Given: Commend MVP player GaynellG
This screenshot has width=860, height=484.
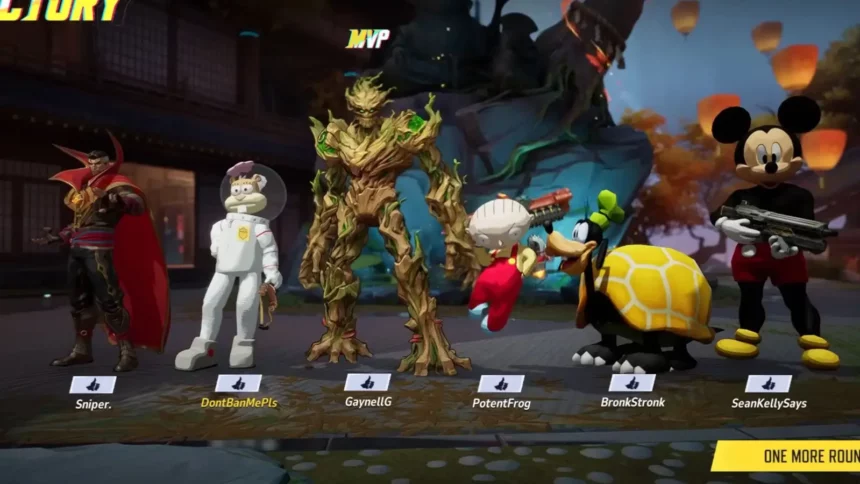Looking at the screenshot, I should (x=367, y=382).
